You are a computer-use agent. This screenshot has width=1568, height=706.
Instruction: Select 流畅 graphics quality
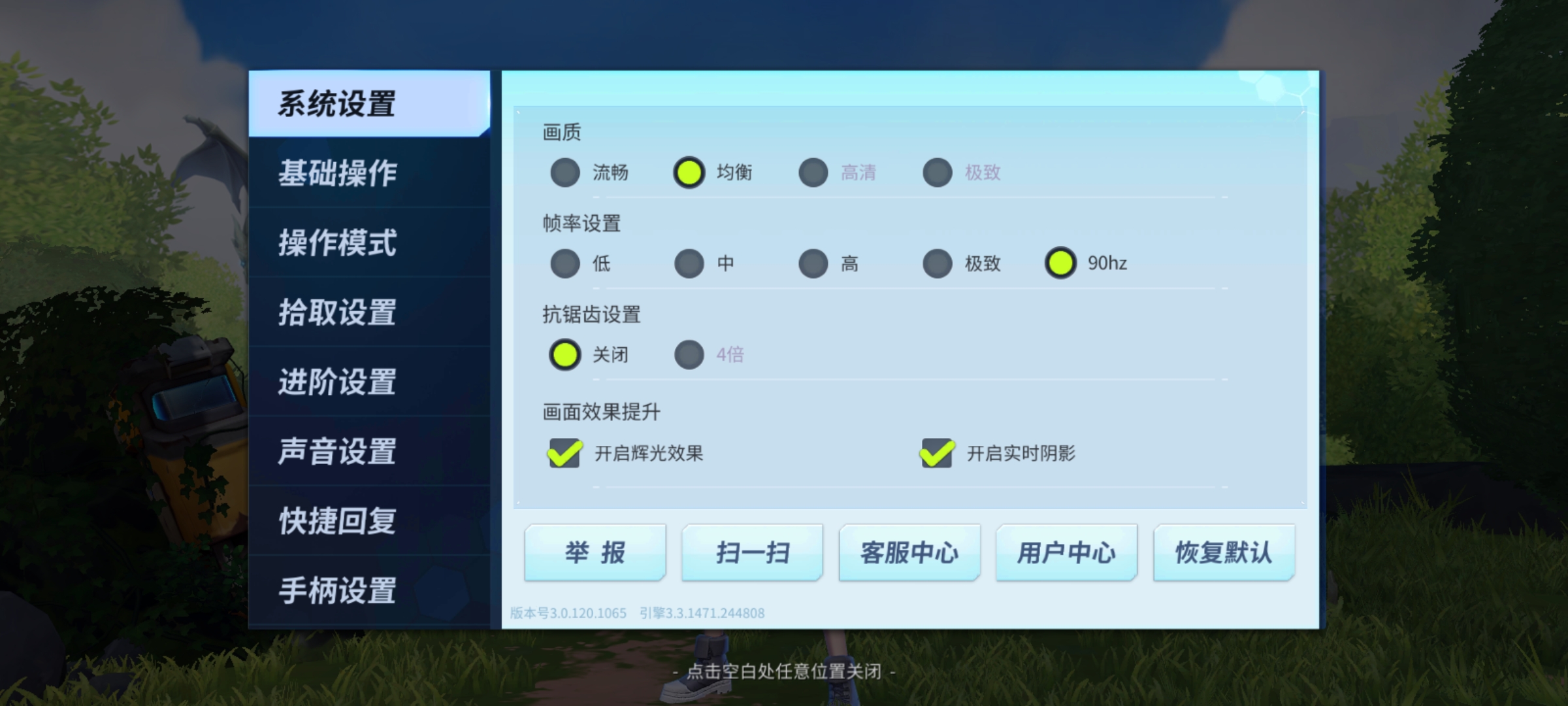tap(564, 173)
